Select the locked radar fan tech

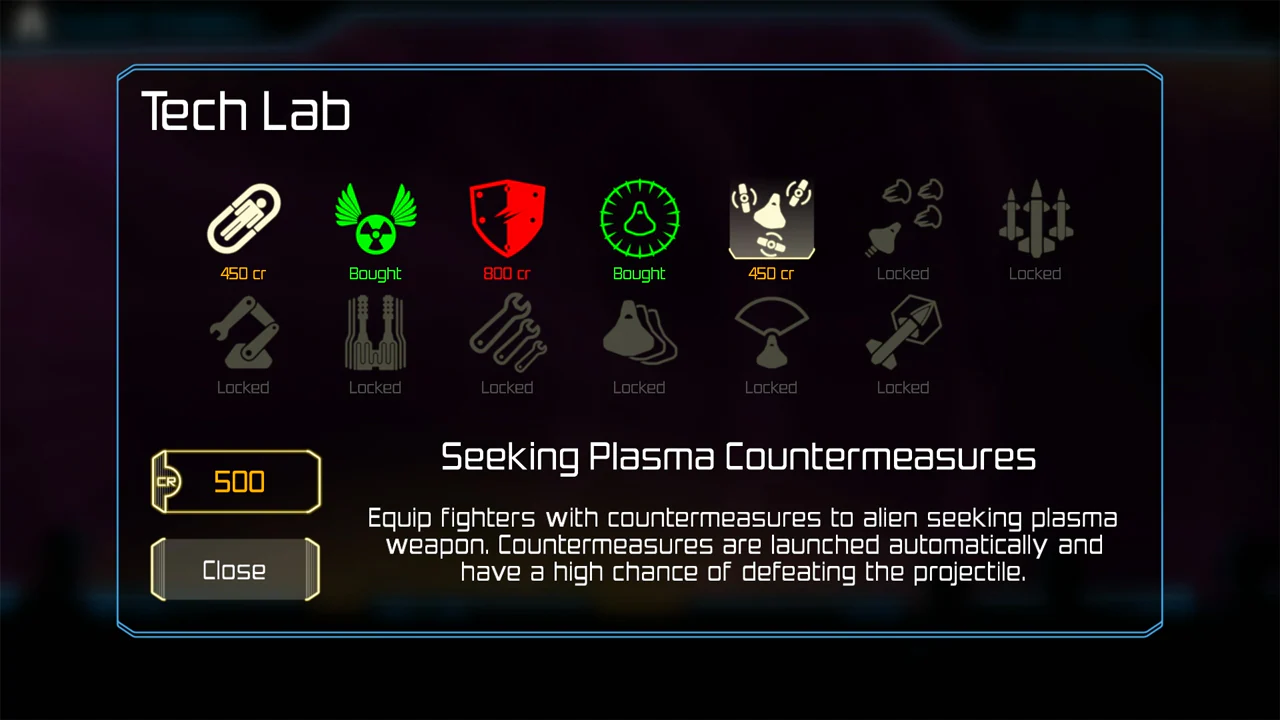(771, 332)
